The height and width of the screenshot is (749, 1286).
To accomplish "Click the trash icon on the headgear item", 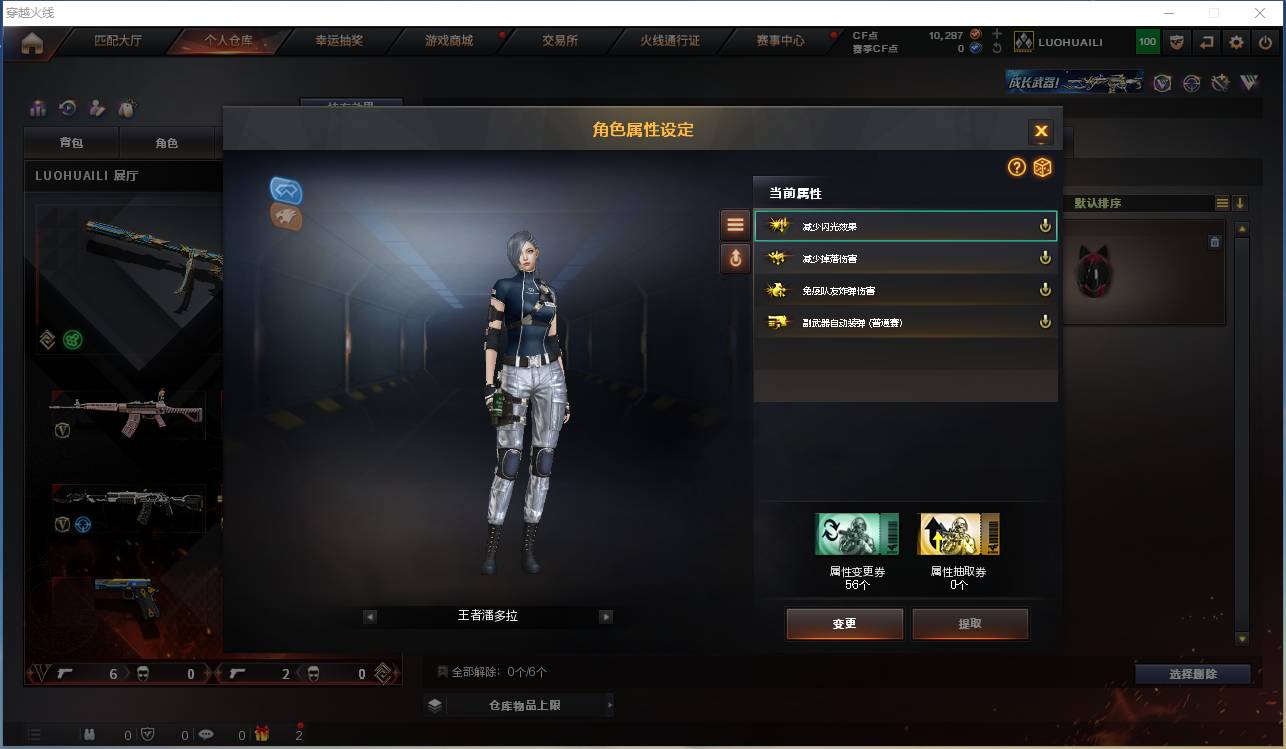I will (x=1214, y=242).
